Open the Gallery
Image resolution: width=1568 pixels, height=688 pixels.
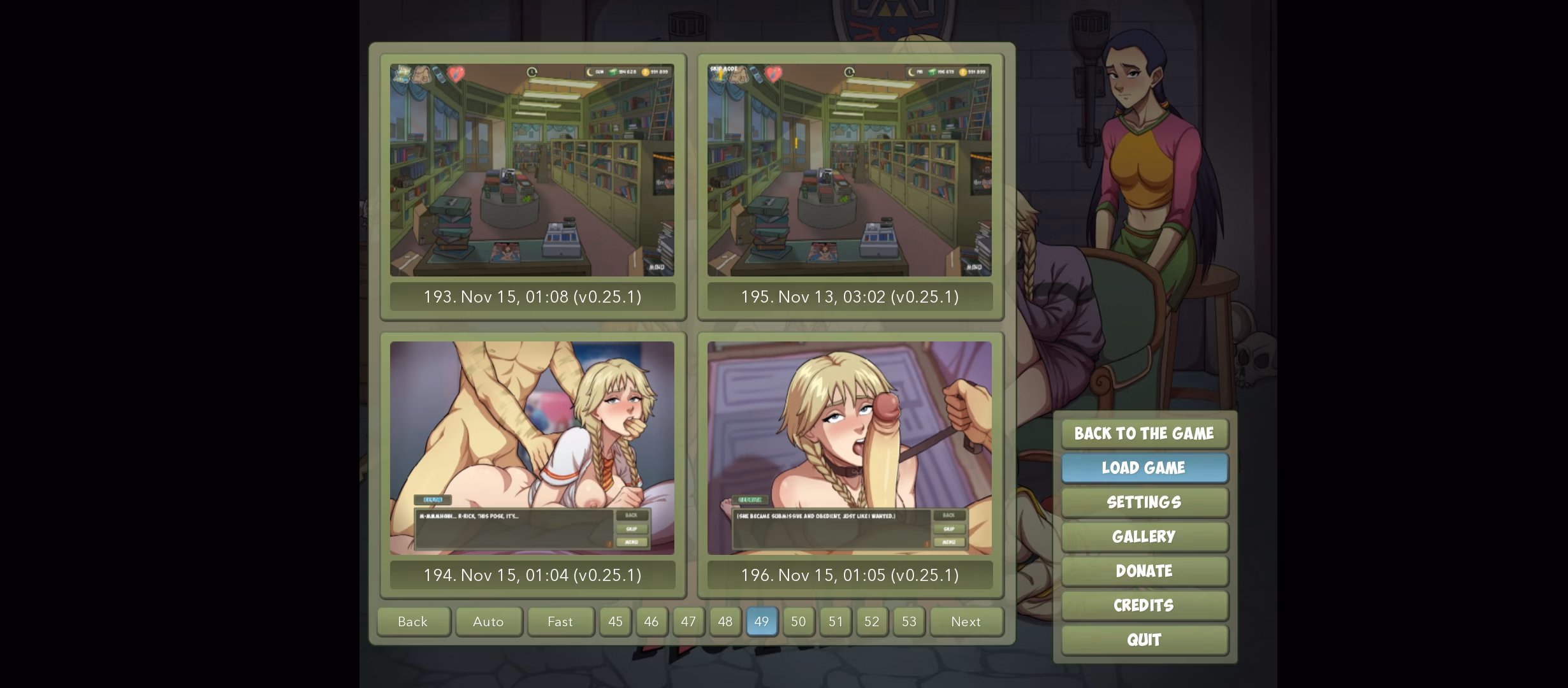click(x=1144, y=537)
